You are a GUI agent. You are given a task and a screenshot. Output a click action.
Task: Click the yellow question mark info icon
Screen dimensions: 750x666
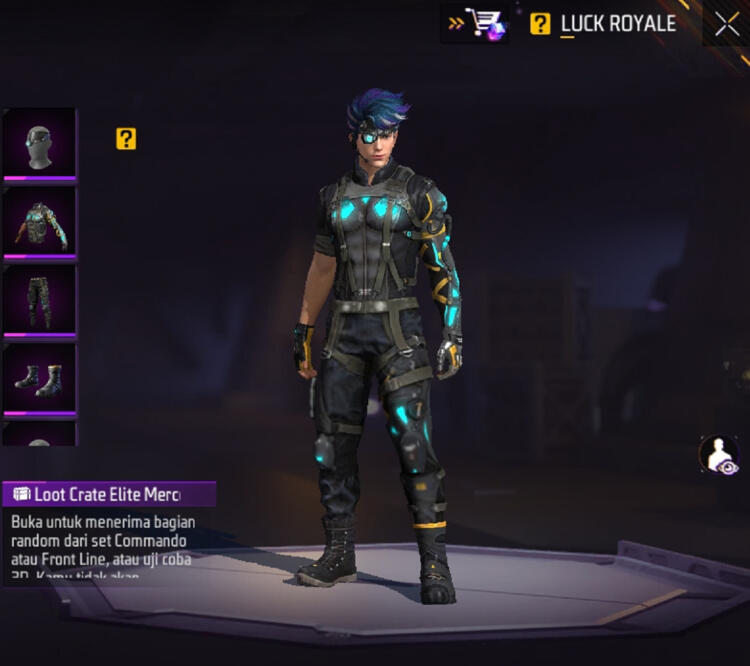click(126, 139)
